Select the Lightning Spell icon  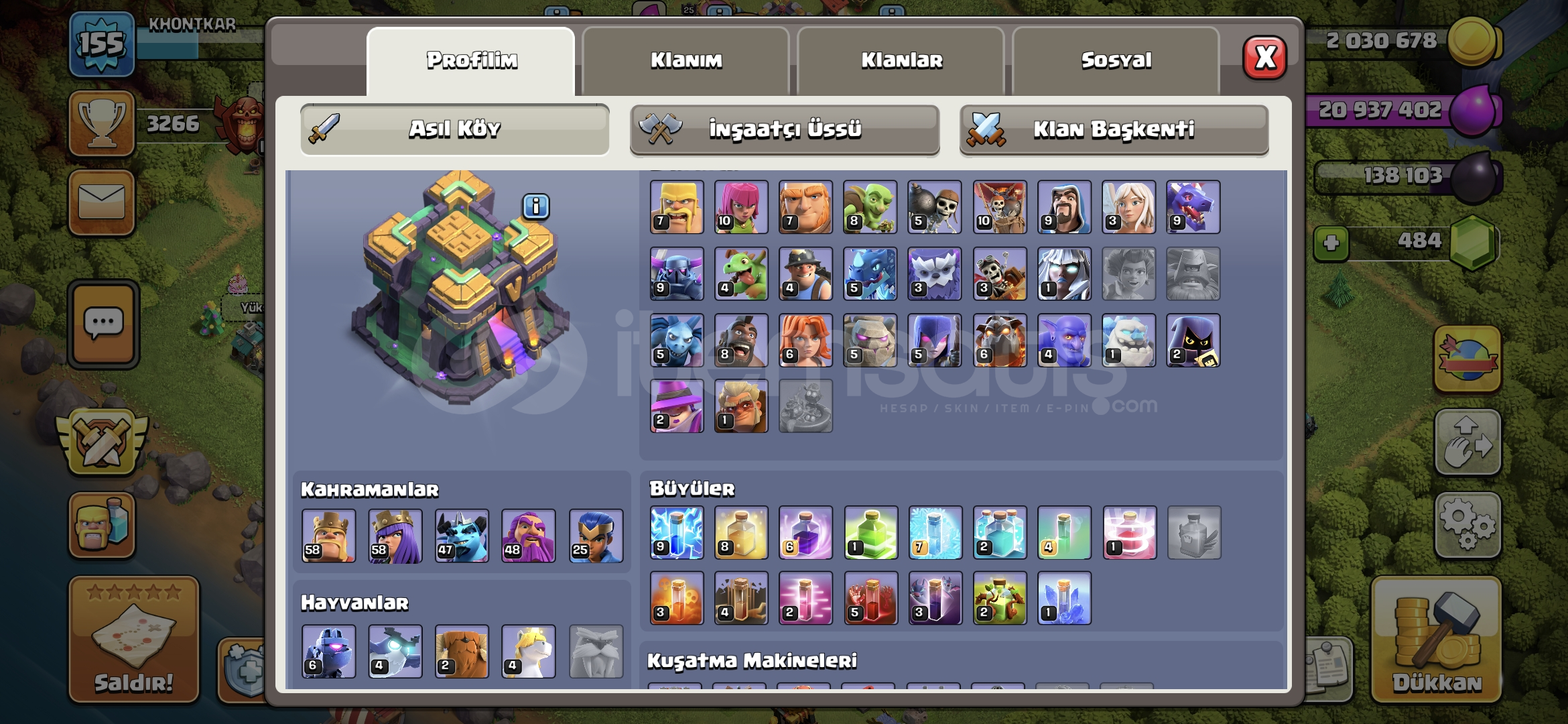pos(675,533)
